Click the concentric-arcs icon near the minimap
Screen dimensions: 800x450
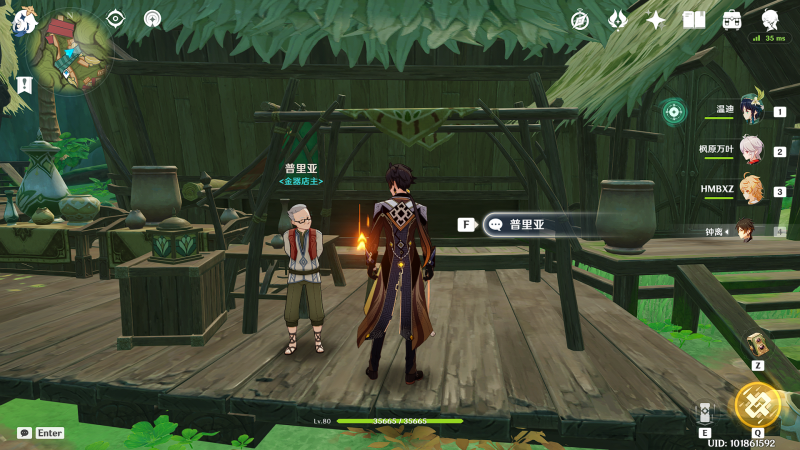[152, 18]
